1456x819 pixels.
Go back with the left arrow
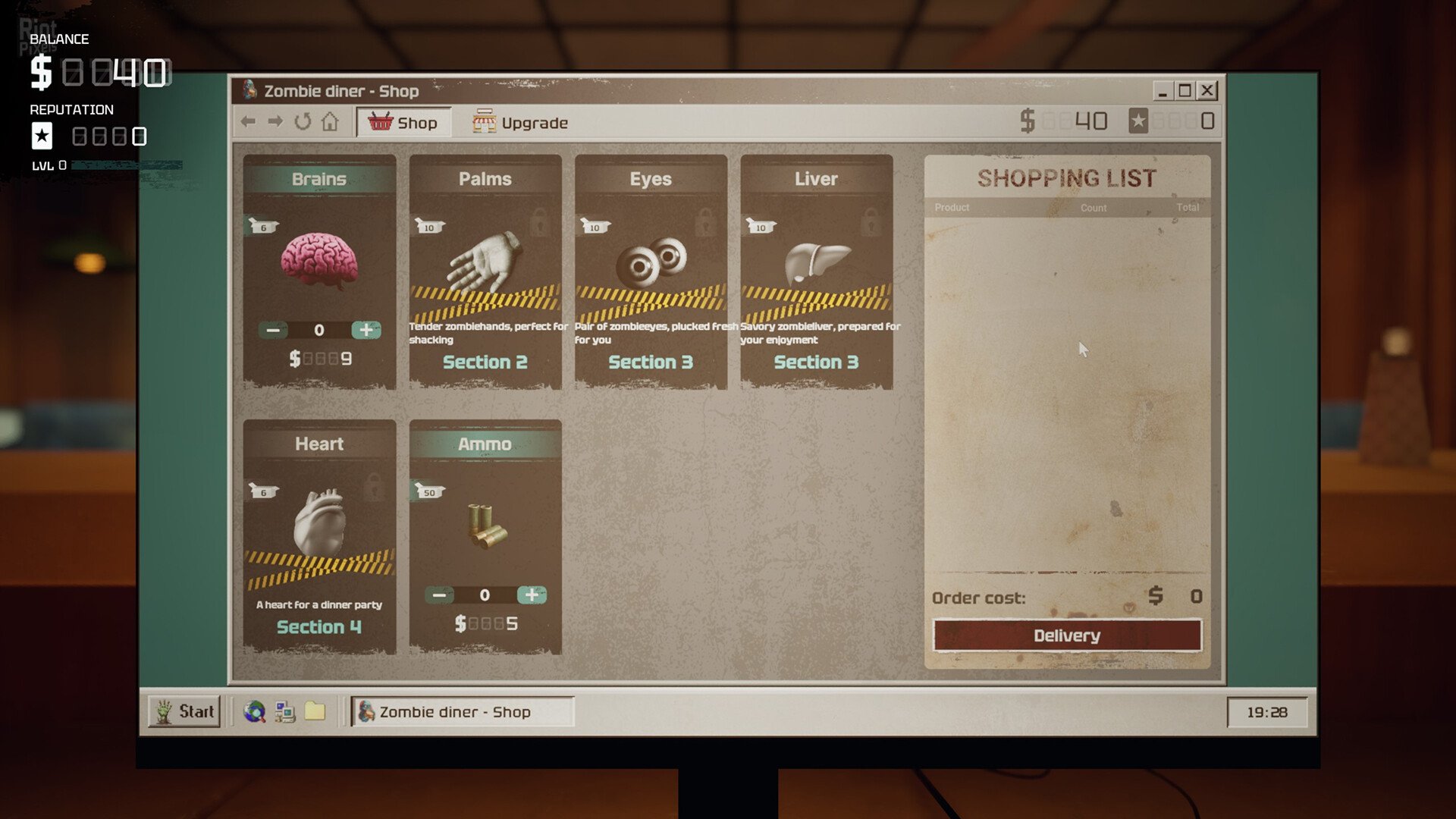click(x=248, y=121)
